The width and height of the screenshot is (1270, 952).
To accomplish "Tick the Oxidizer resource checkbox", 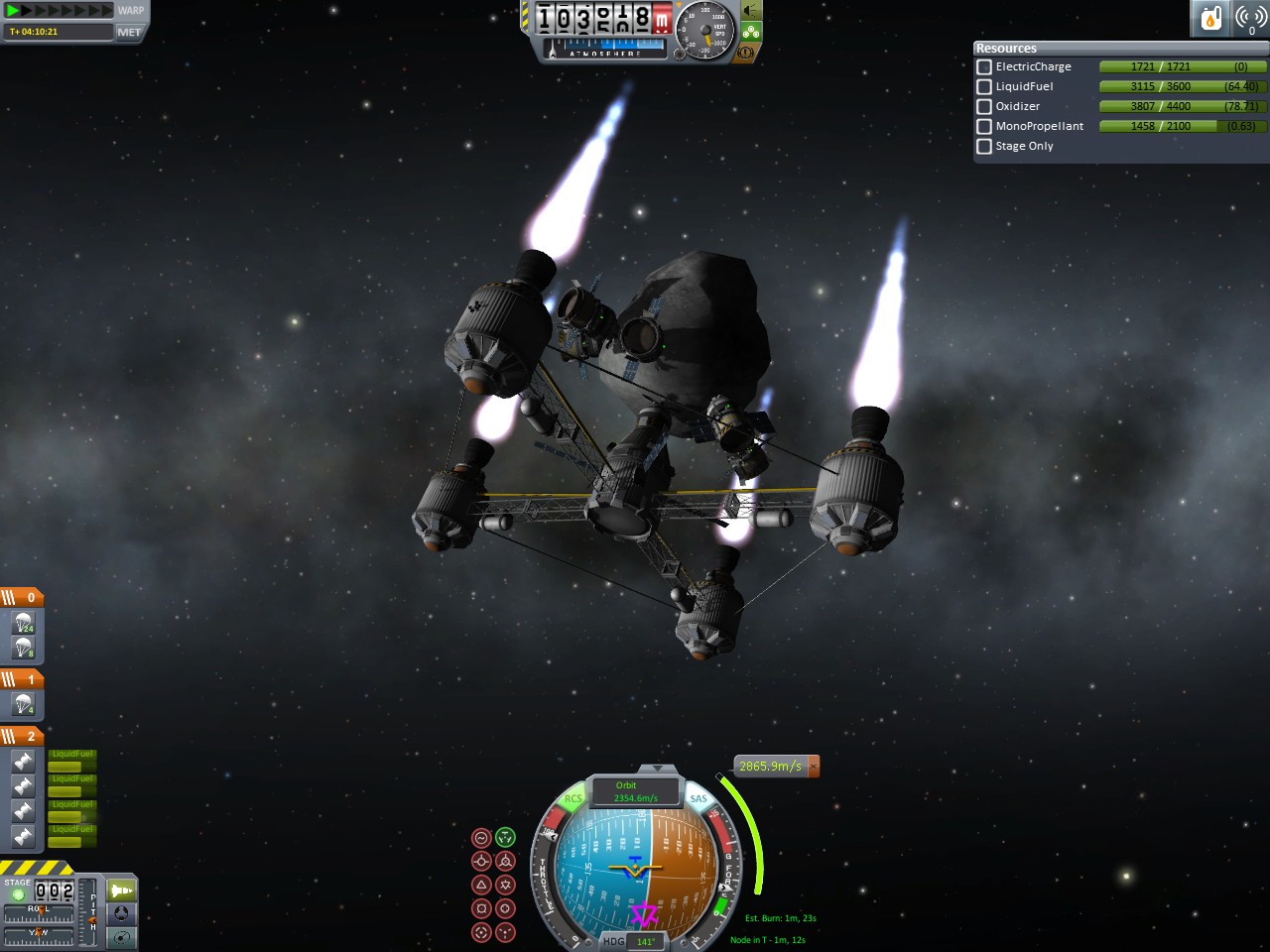I will point(984,106).
